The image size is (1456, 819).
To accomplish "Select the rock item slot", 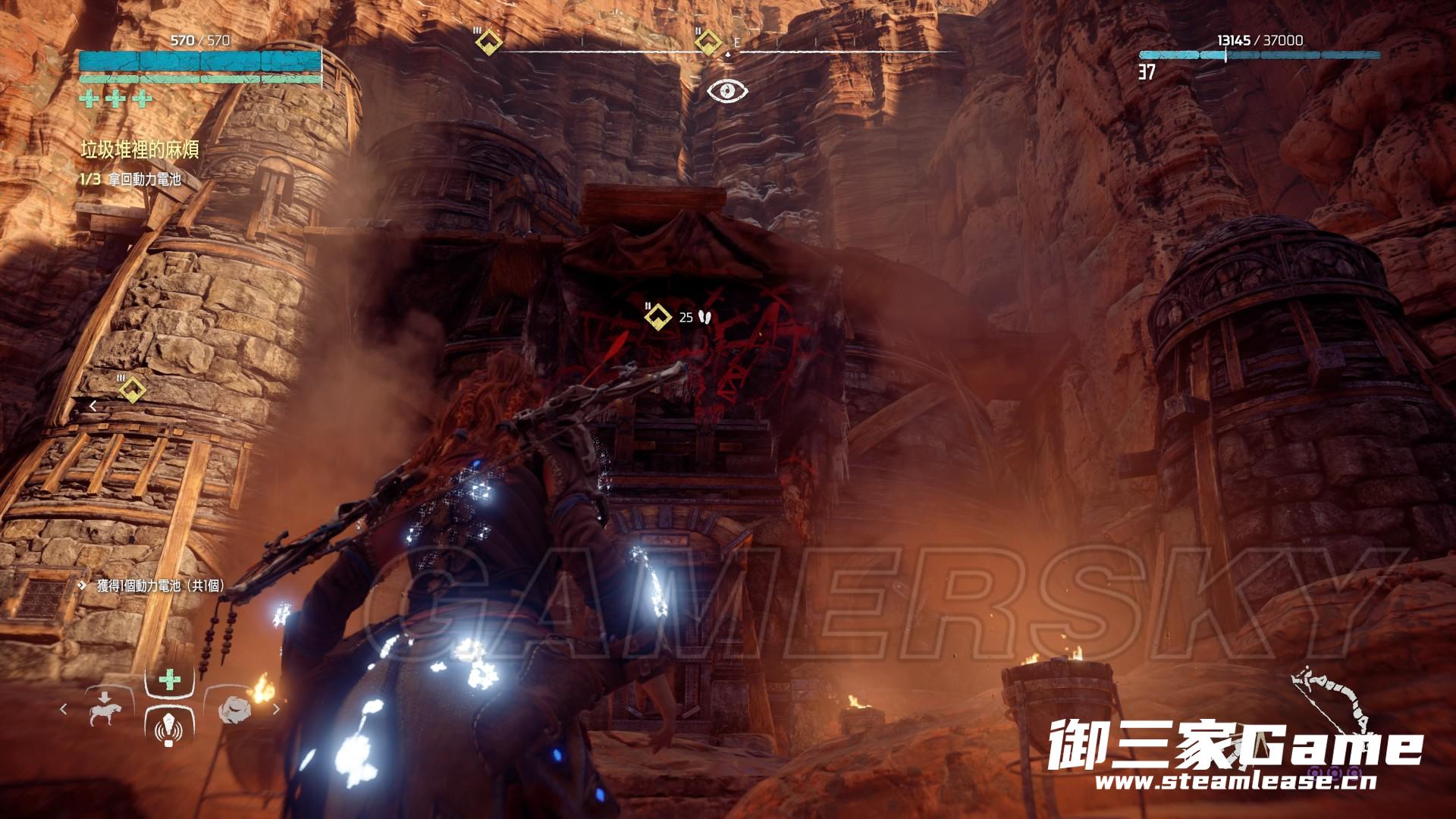I will click(234, 711).
